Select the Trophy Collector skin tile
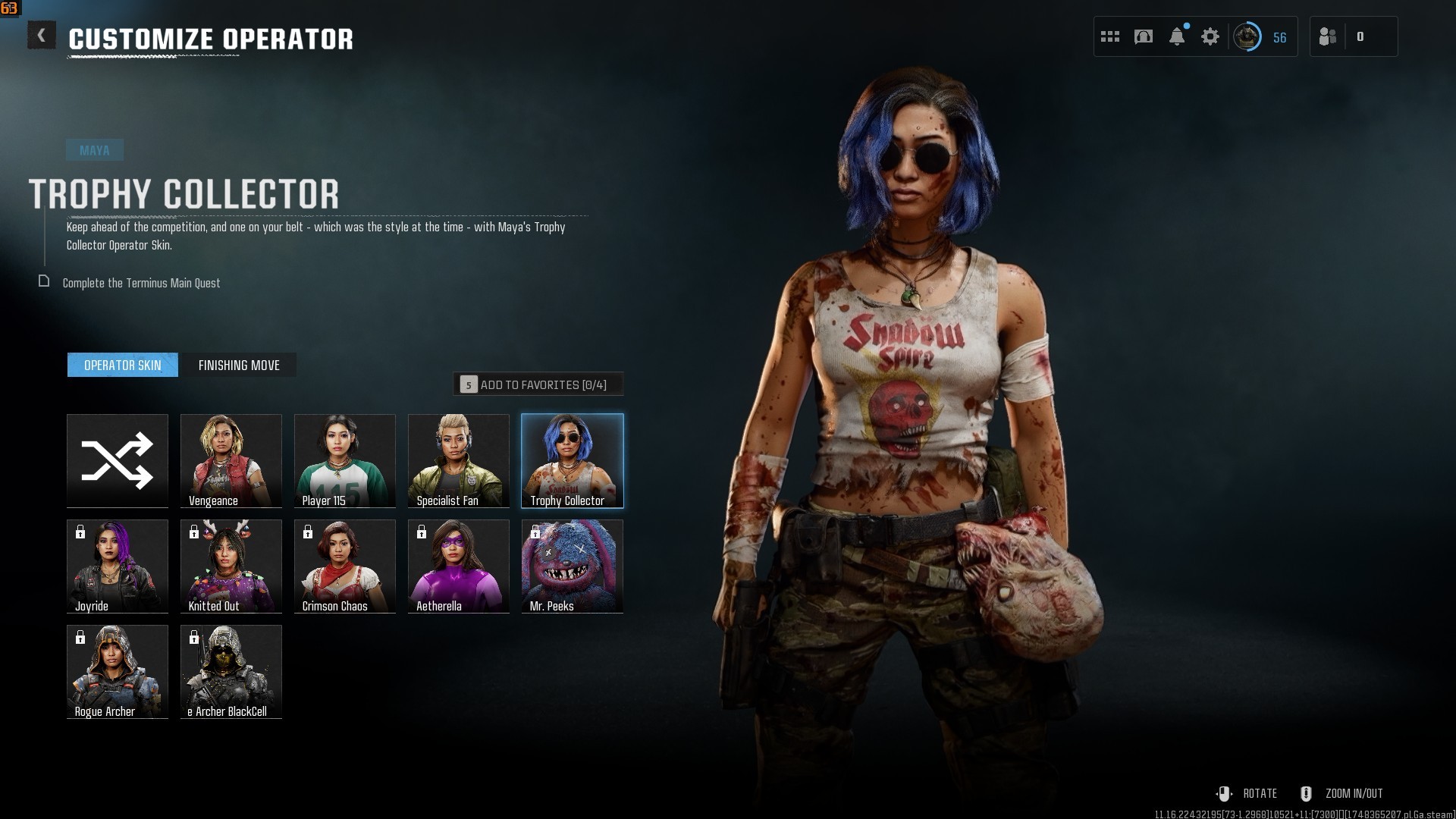The image size is (1456, 819). [x=573, y=460]
